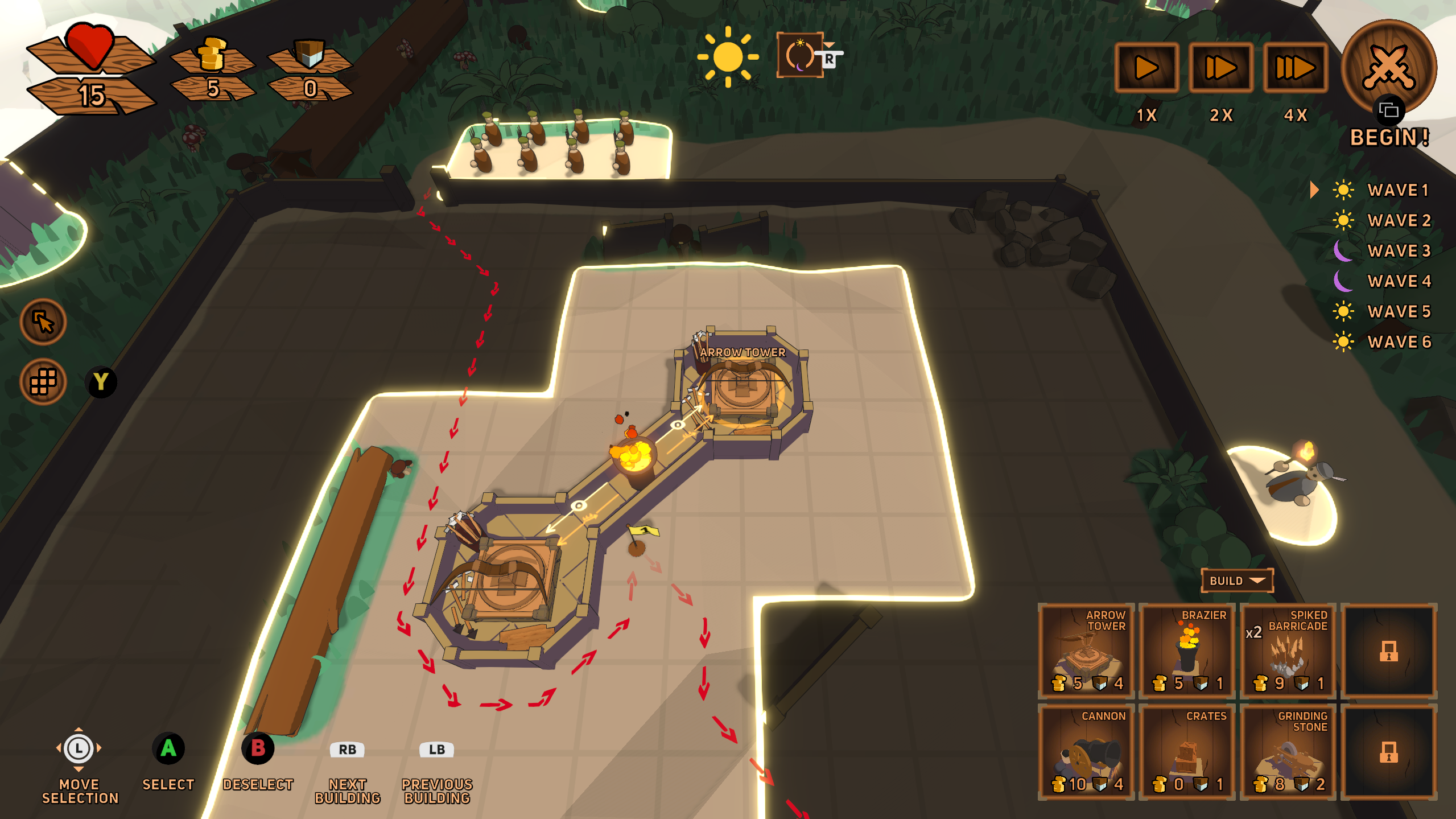View Wave 1 in the wave list
The height and width of the screenshot is (819, 1456).
[x=1397, y=190]
